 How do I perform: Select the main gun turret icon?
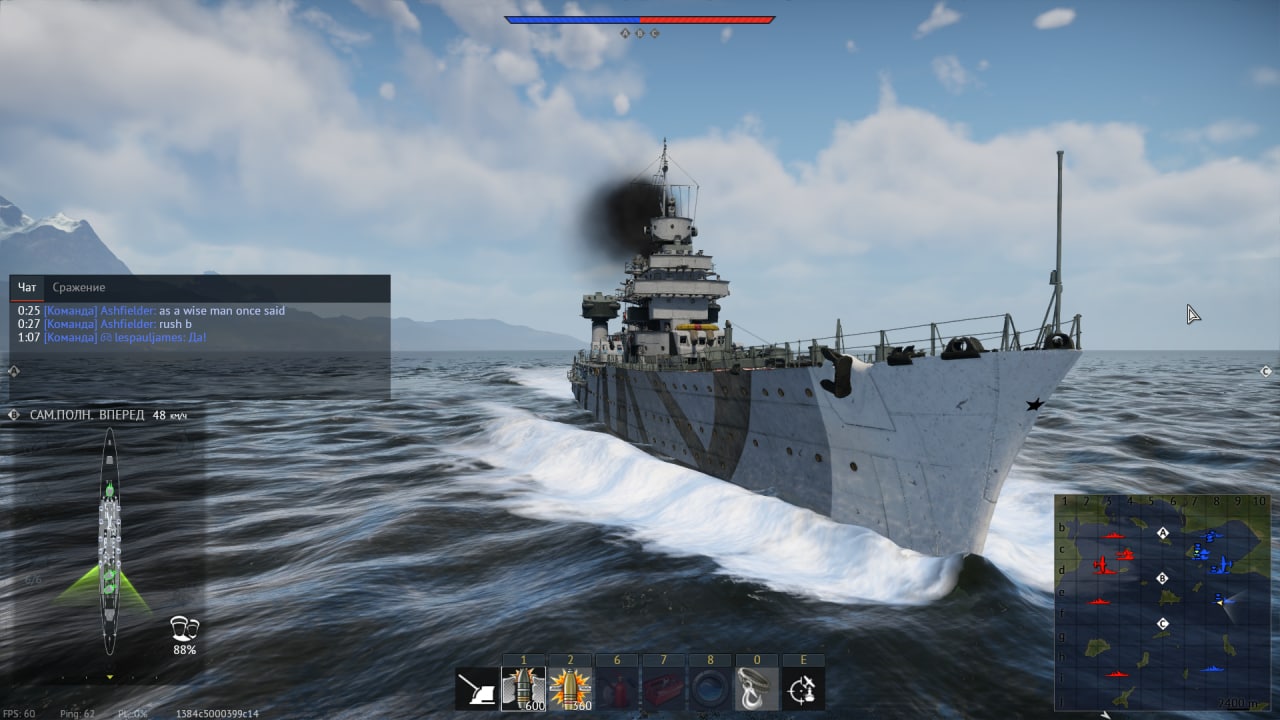(x=477, y=689)
